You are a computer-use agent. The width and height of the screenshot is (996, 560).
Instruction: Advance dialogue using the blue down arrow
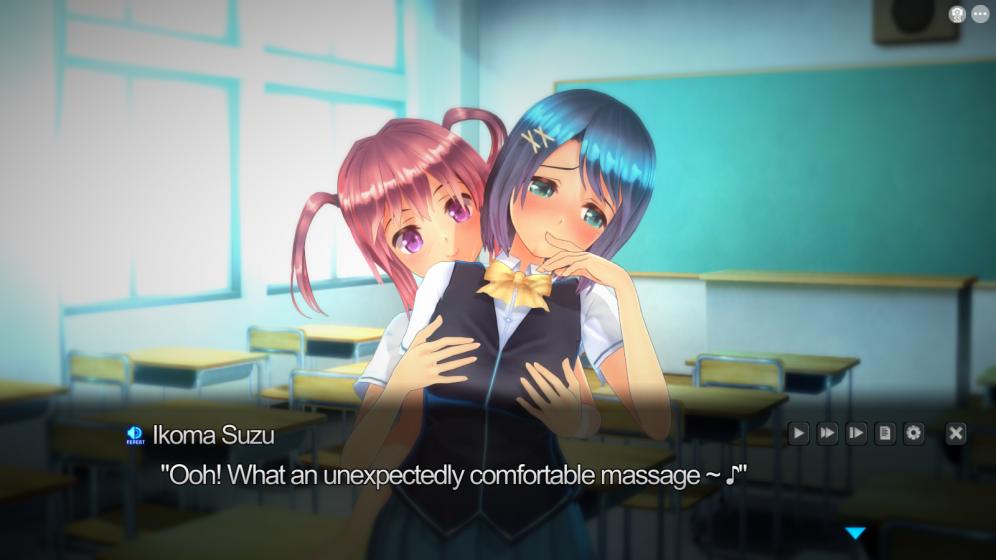coord(855,533)
